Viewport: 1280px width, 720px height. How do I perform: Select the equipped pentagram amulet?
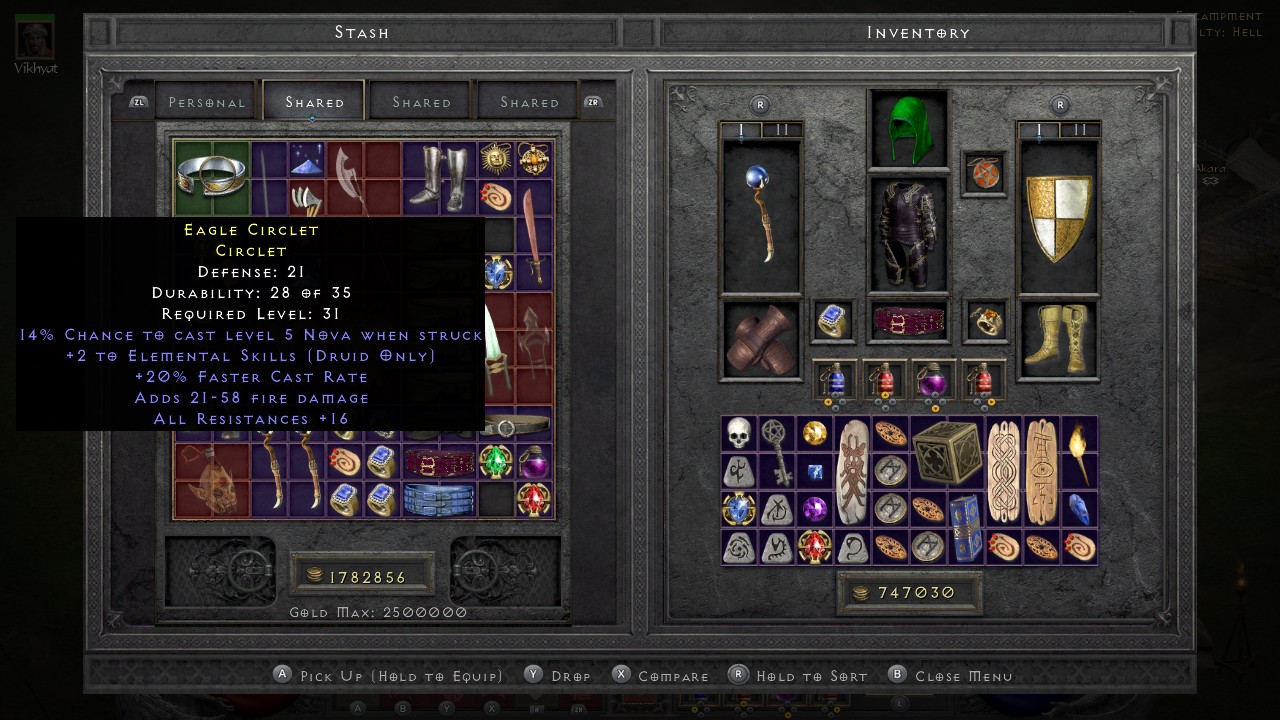tap(983, 173)
